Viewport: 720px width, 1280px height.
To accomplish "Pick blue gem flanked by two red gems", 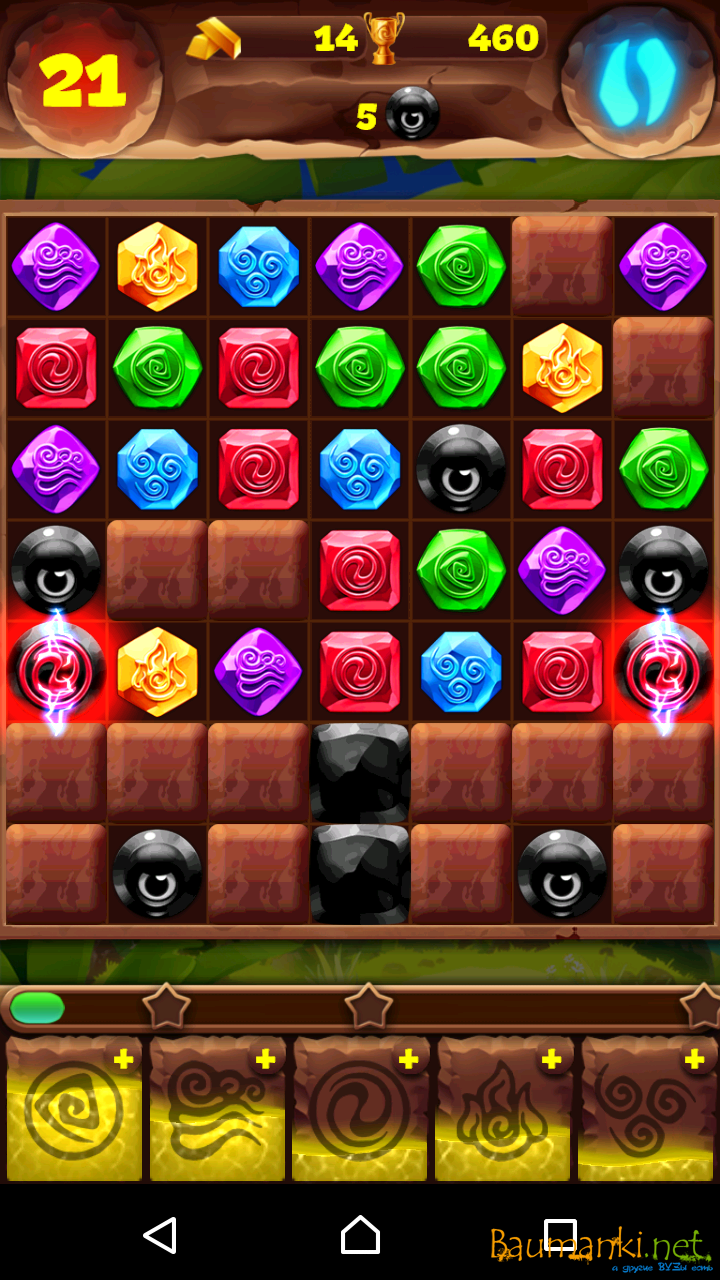I will click(x=460, y=671).
